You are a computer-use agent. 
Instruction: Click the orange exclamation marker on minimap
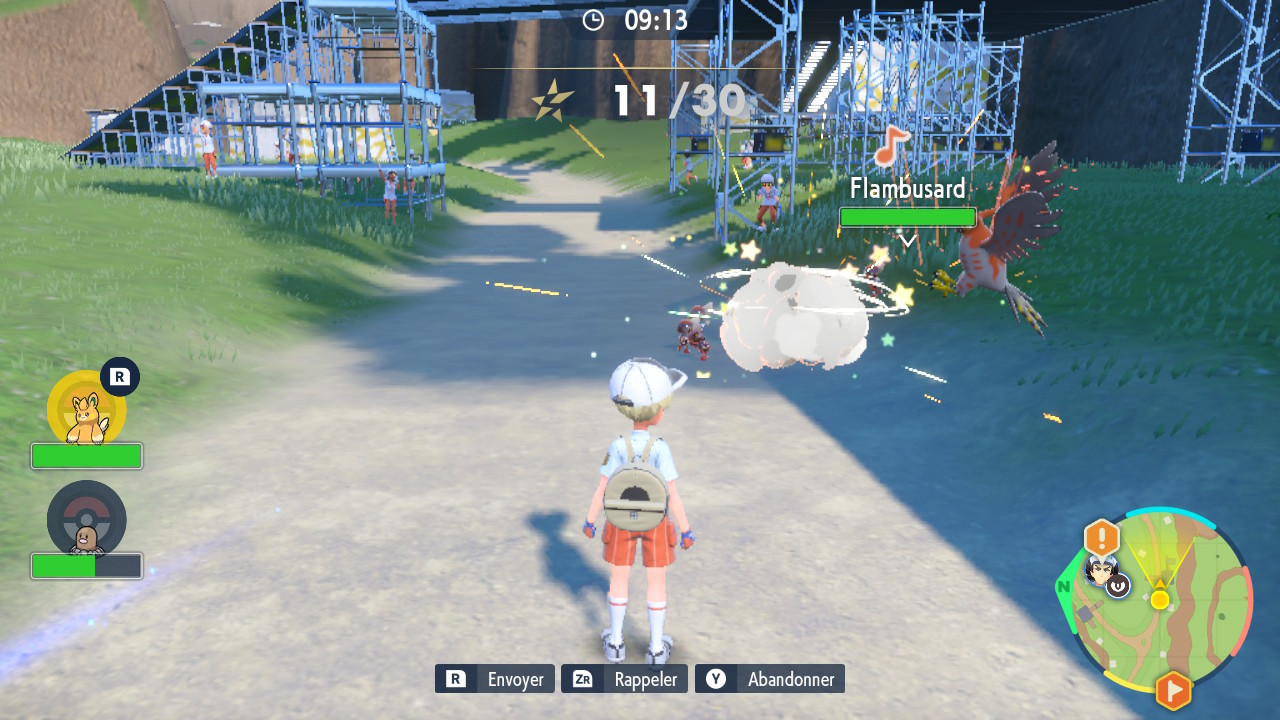pyautogui.click(x=1101, y=538)
